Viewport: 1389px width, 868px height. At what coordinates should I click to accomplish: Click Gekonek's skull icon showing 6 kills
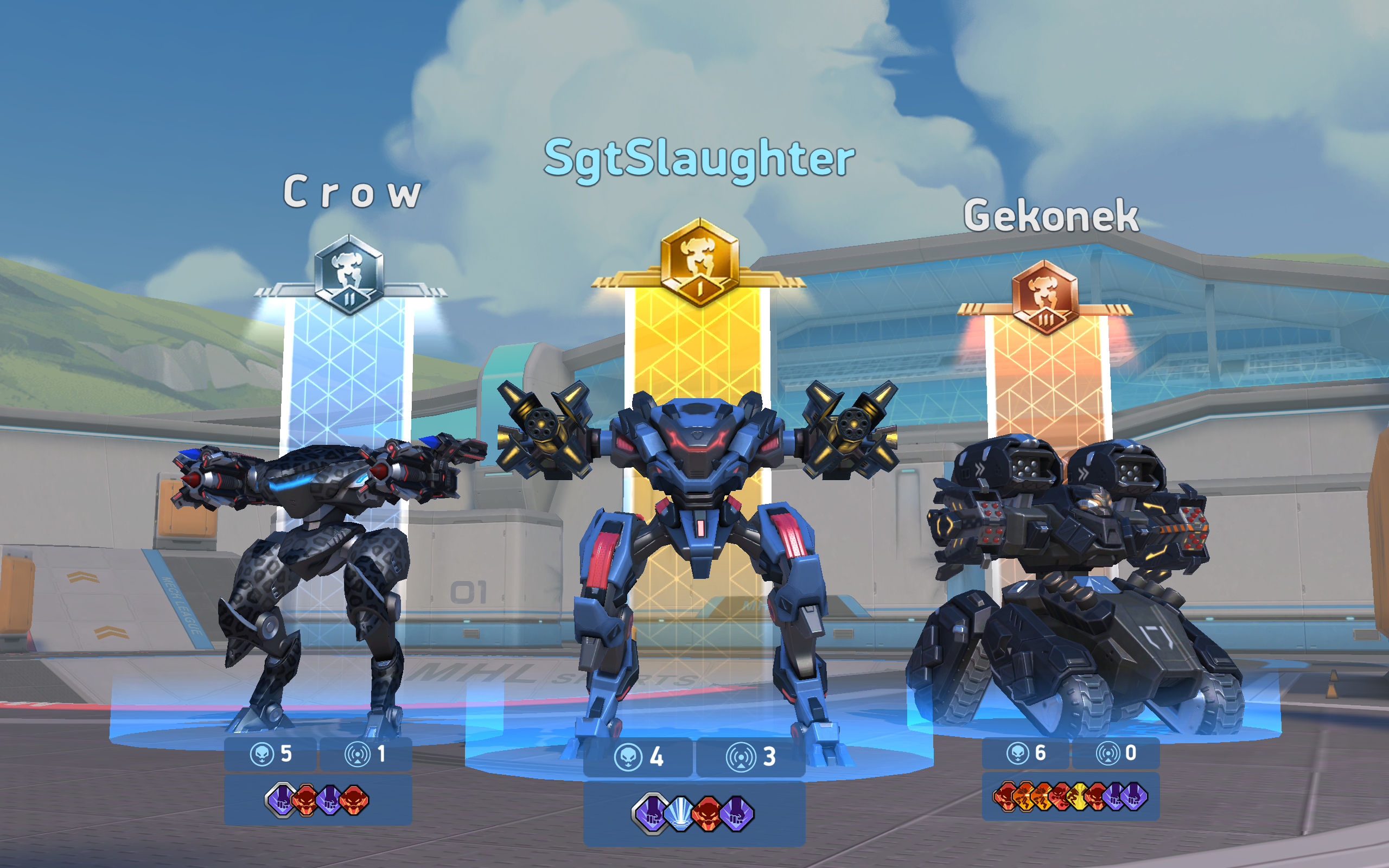tap(1019, 752)
